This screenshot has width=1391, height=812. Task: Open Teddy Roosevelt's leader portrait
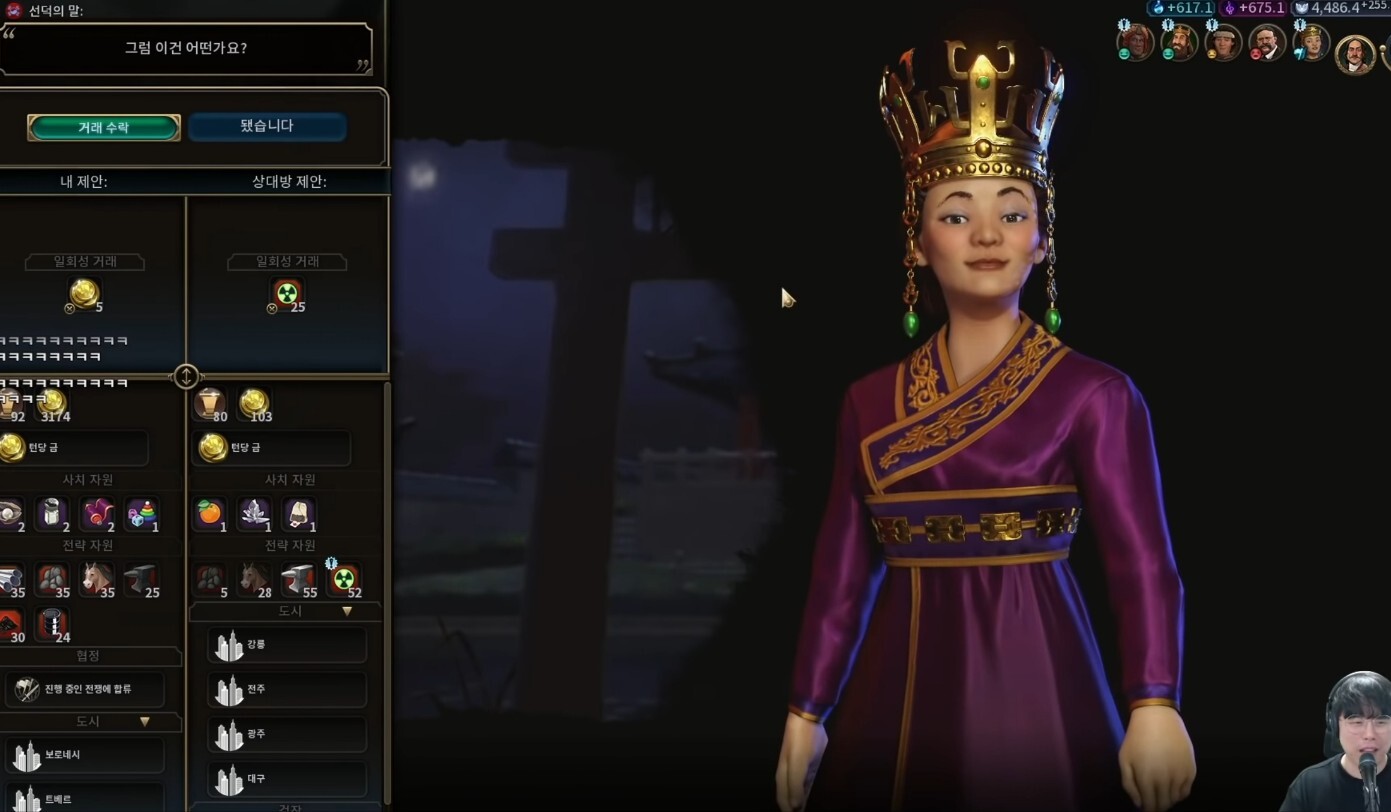tap(1267, 42)
